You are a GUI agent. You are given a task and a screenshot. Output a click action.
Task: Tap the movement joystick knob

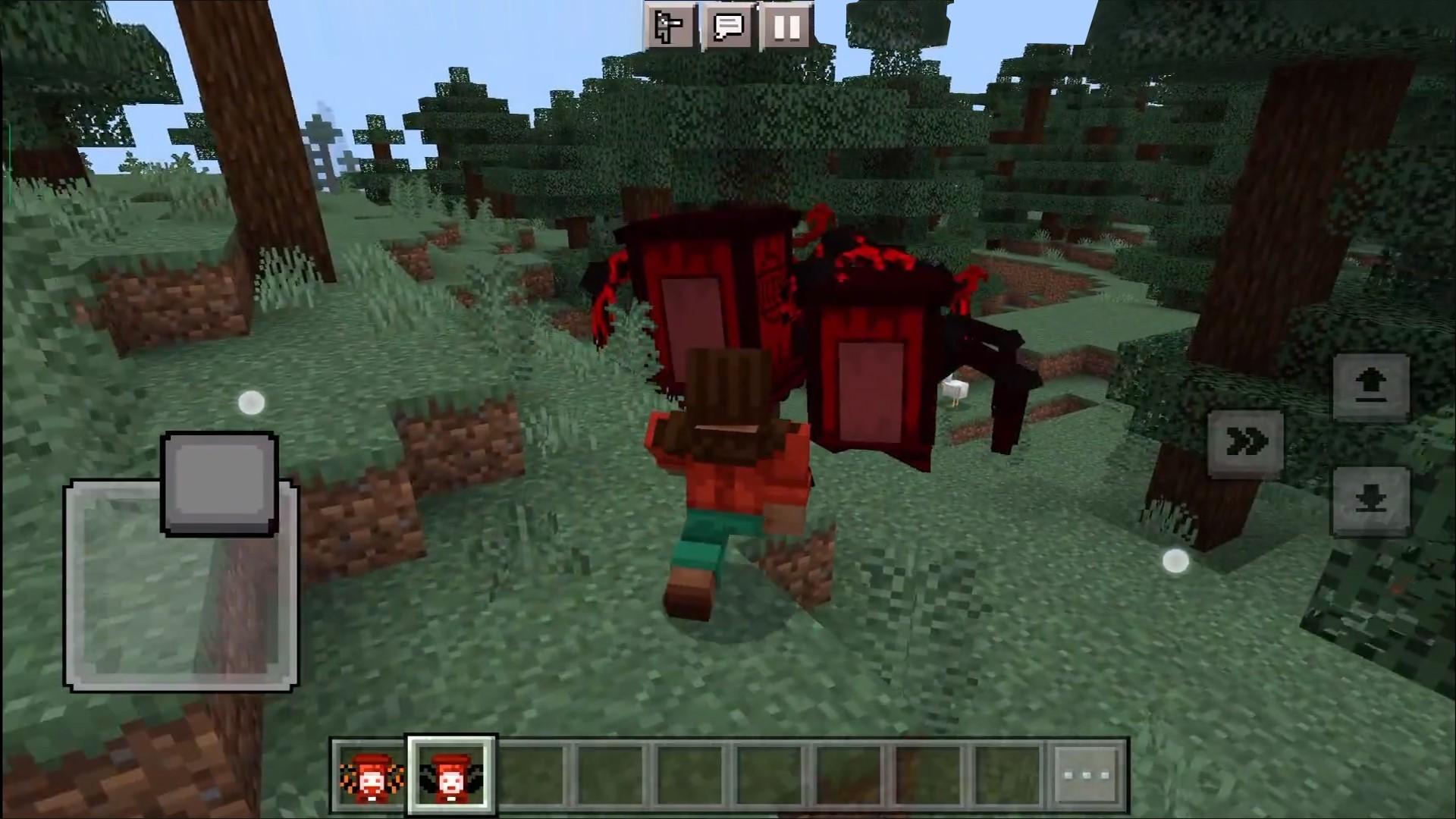pyautogui.click(x=219, y=484)
